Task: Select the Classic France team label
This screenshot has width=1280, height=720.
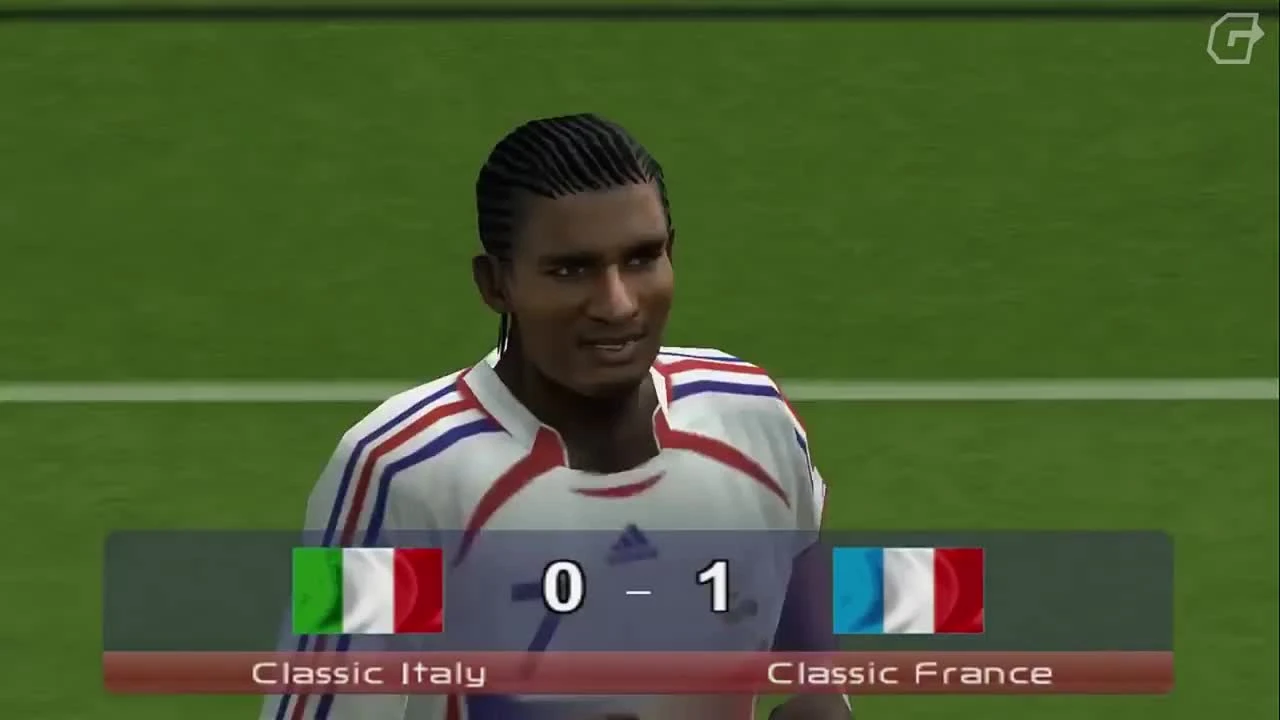Action: (910, 672)
